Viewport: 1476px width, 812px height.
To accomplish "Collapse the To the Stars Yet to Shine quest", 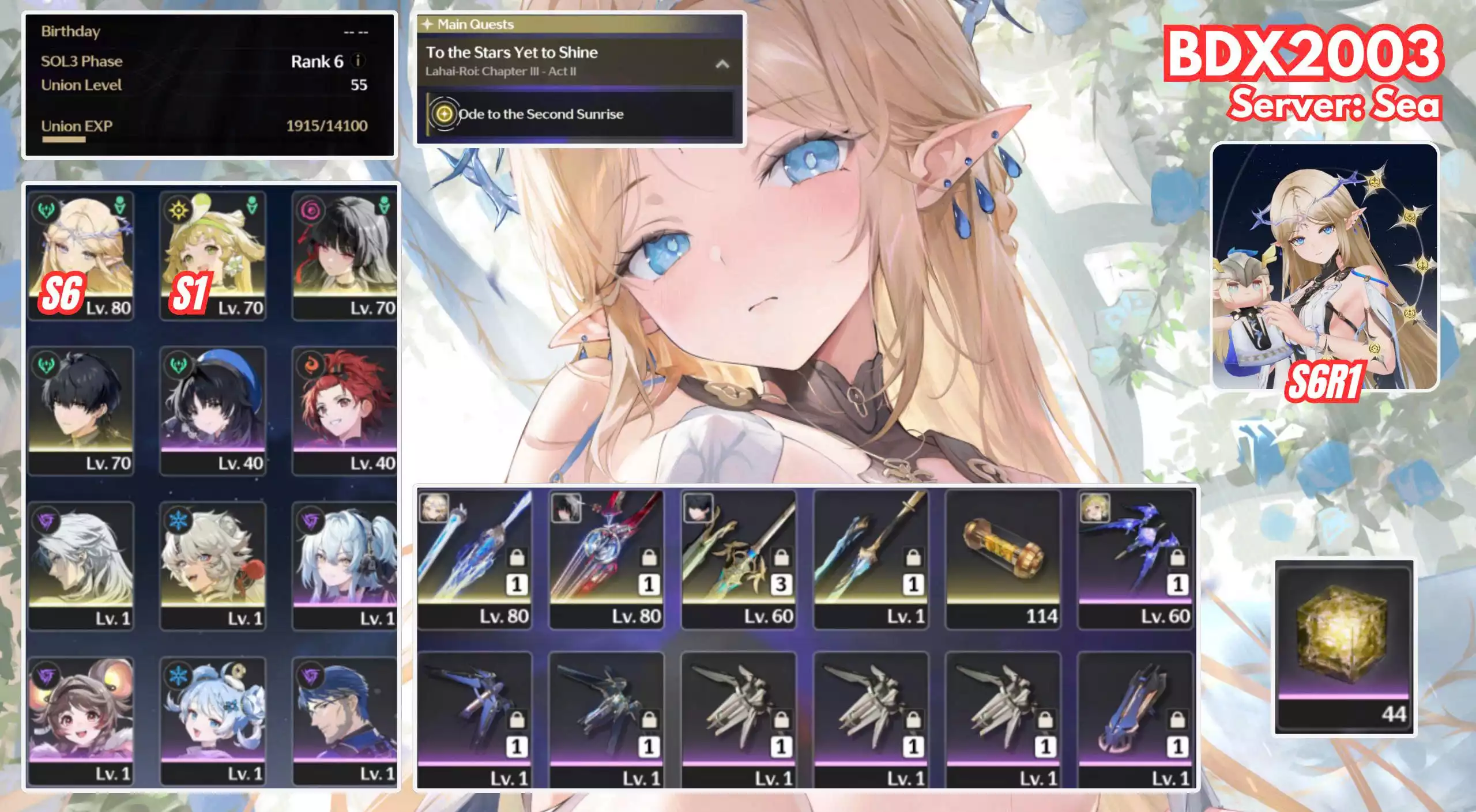I will pos(722,64).
